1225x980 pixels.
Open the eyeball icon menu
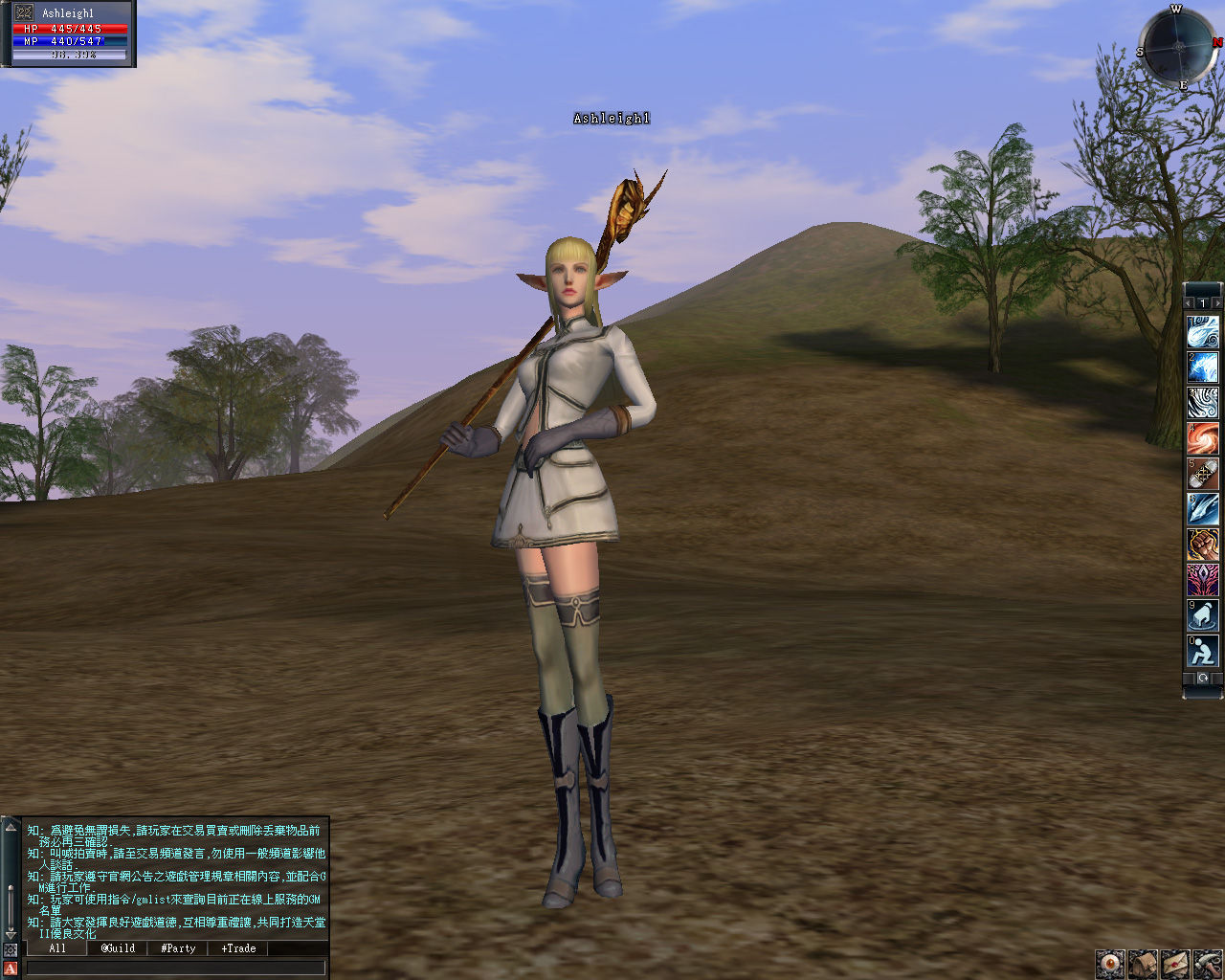(1110, 964)
